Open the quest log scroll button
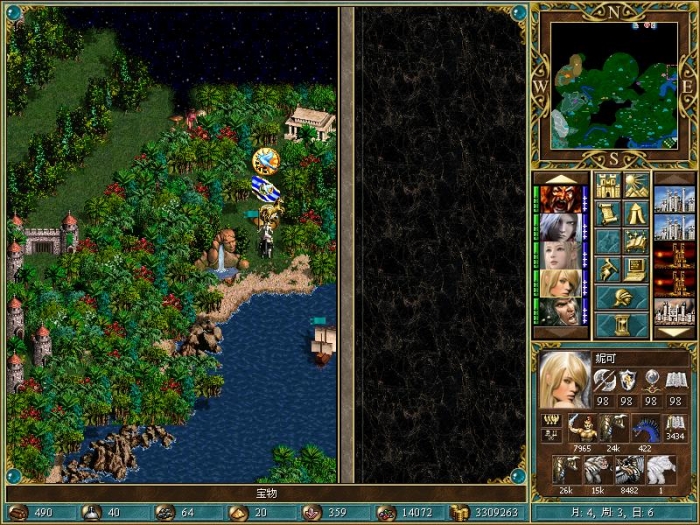The height and width of the screenshot is (525, 700). pyautogui.click(x=607, y=213)
